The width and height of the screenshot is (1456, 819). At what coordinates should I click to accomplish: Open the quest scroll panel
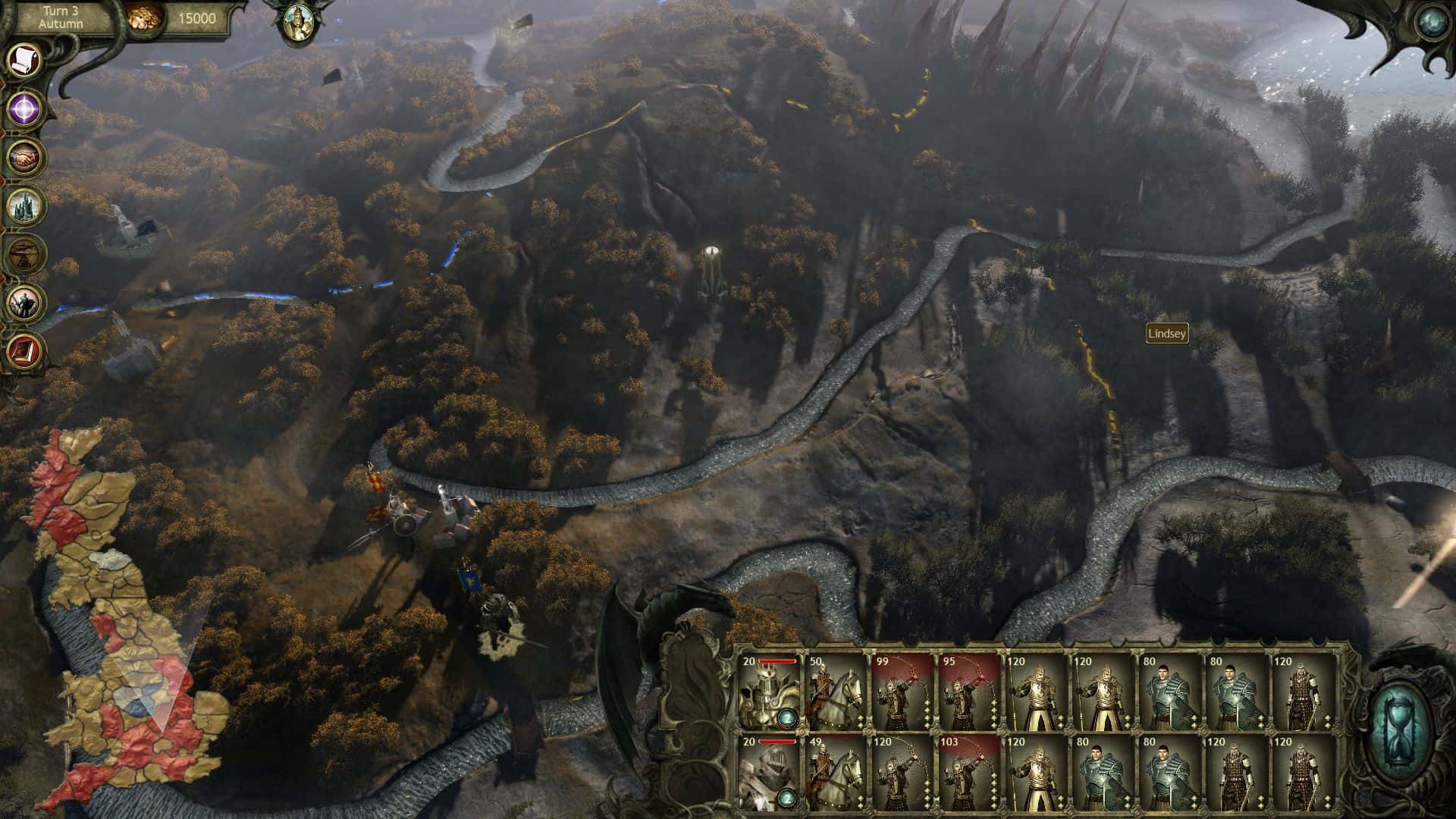click(x=22, y=61)
